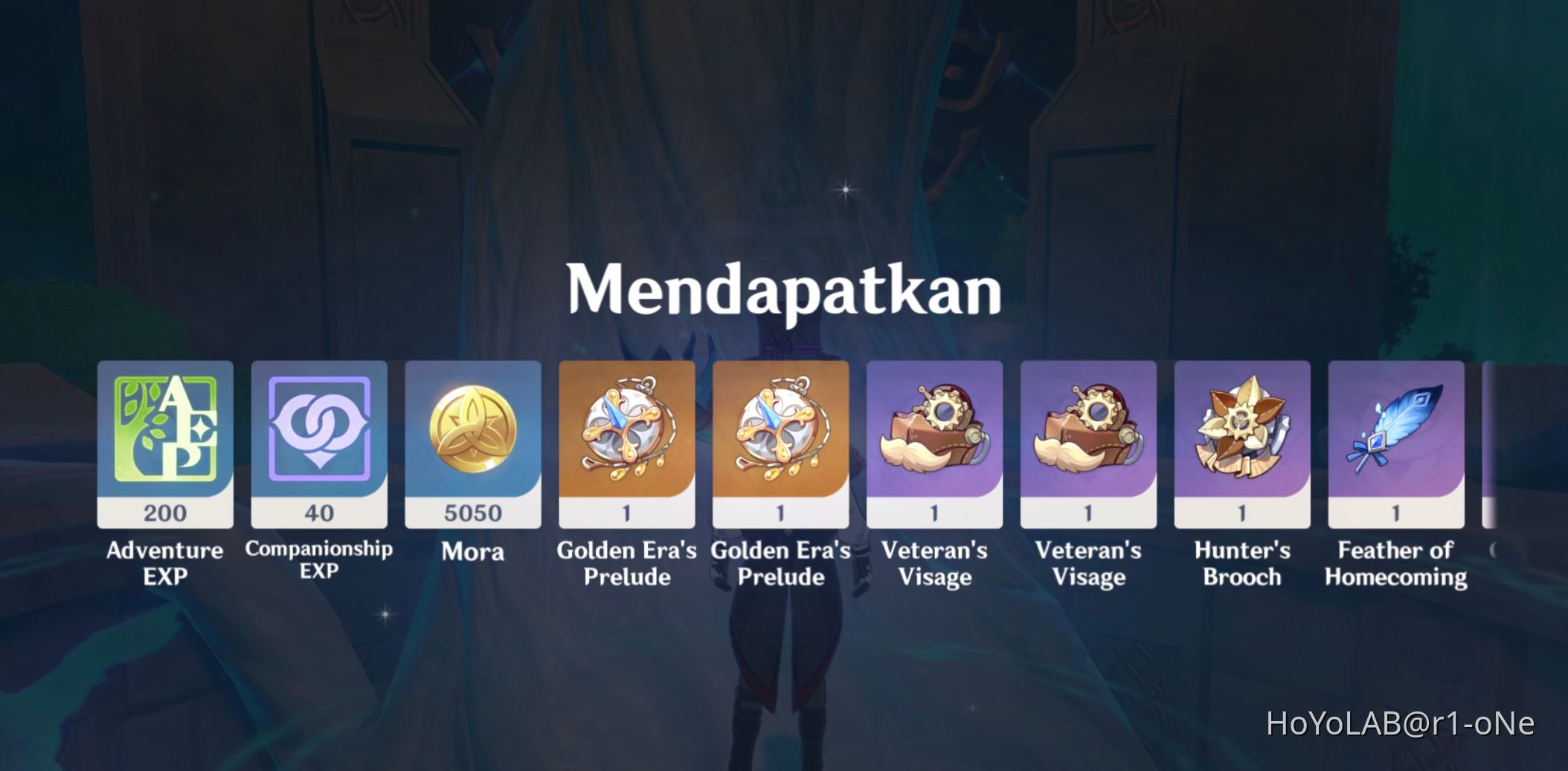This screenshot has width=1568, height=771.
Task: Click the 1 quantity on Hunter's Brooch card
Action: click(x=1242, y=513)
